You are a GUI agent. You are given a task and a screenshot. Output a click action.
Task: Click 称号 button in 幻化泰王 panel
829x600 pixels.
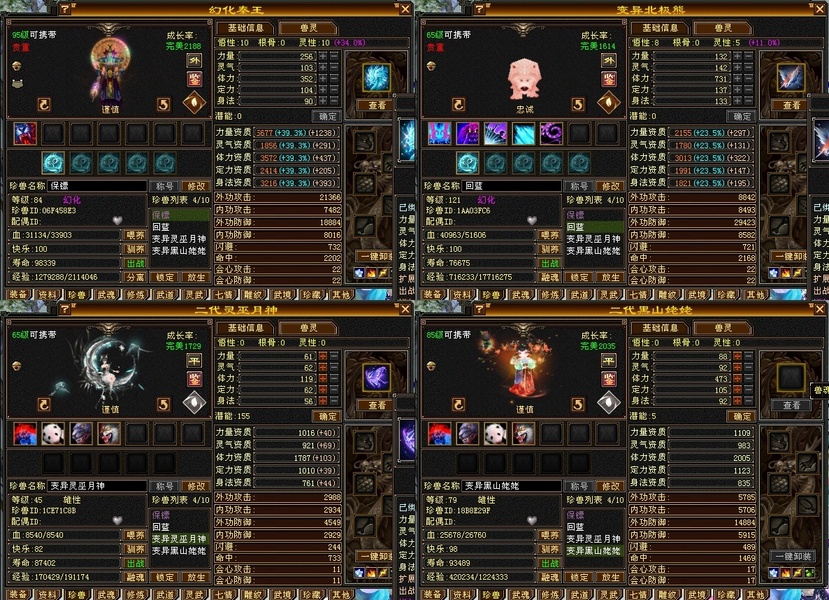tap(163, 186)
